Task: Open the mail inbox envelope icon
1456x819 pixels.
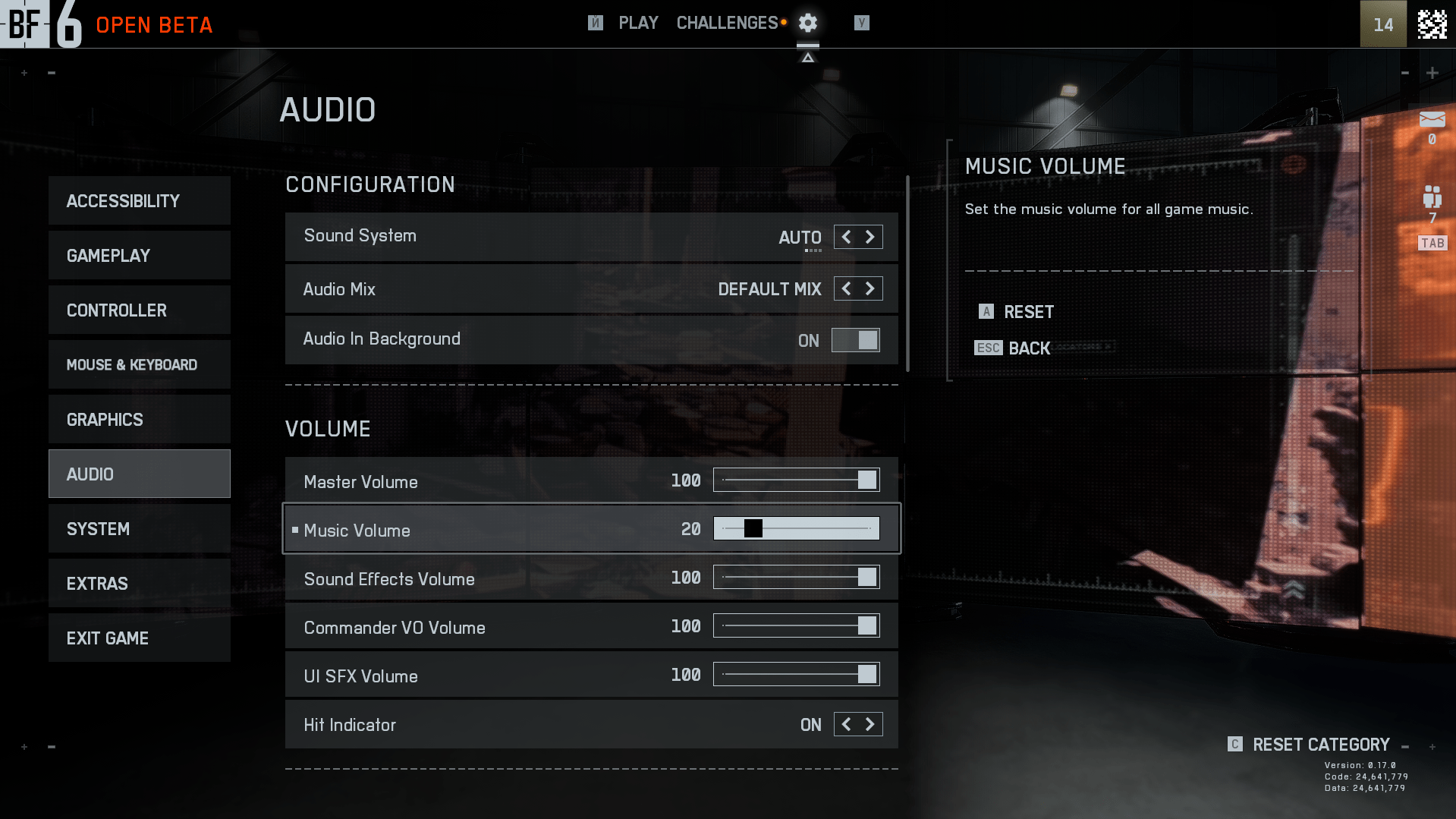Action: coord(1431,119)
